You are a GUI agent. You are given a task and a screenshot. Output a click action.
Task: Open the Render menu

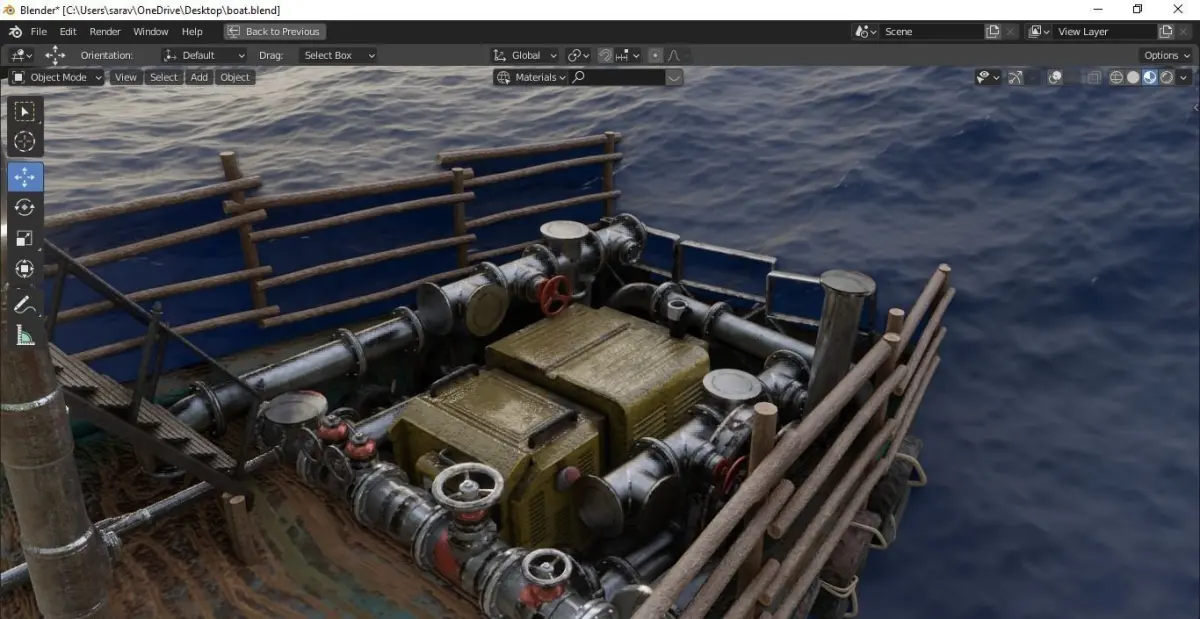(x=105, y=32)
